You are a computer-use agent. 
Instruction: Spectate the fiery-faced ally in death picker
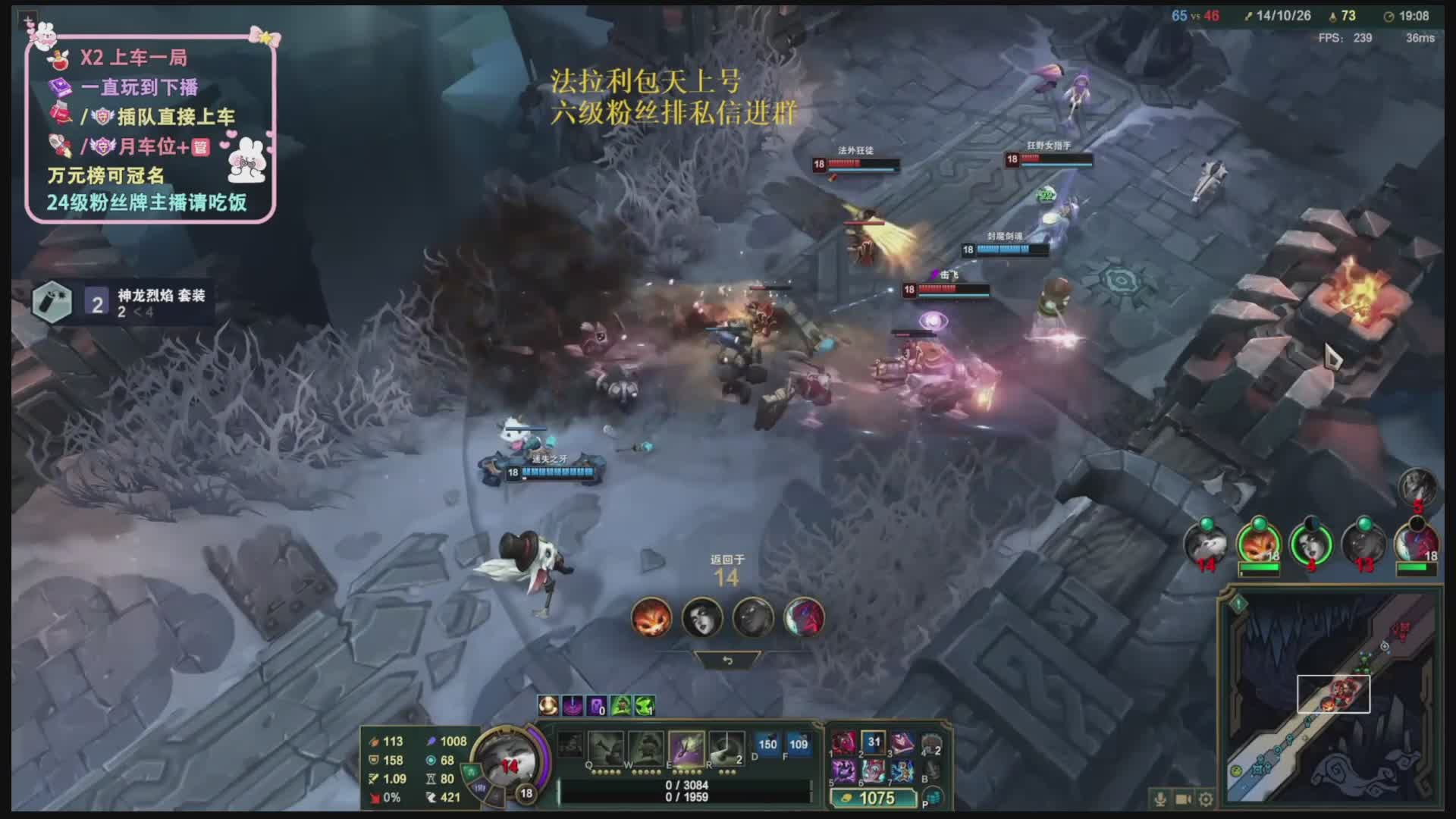coord(651,617)
